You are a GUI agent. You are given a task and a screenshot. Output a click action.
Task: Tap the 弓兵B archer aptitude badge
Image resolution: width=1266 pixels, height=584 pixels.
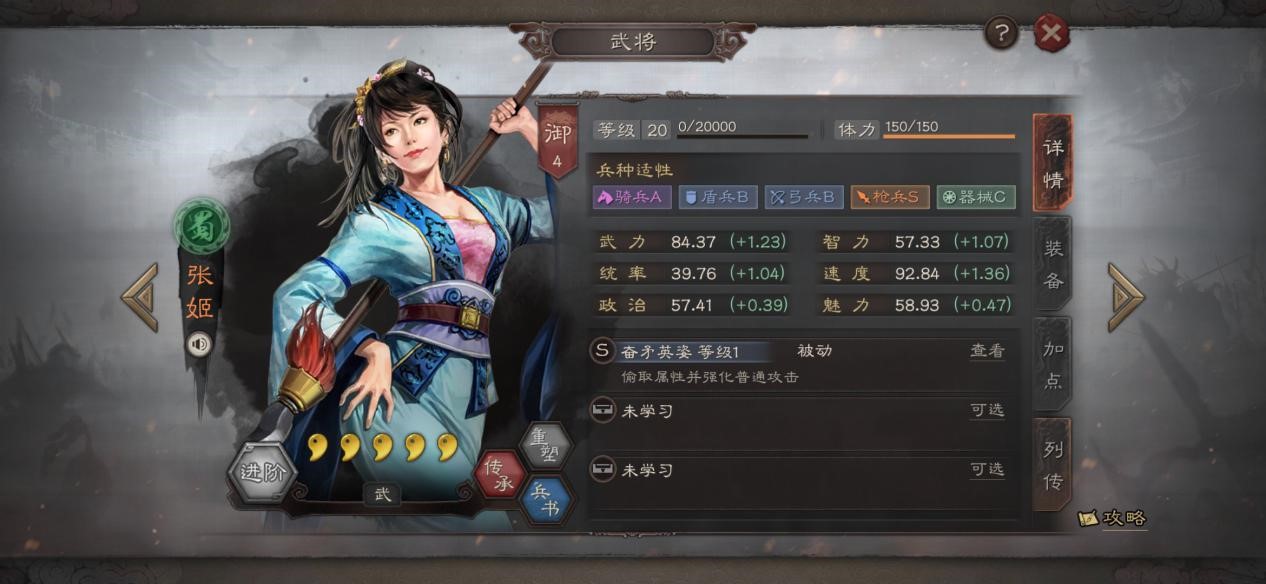(x=804, y=197)
